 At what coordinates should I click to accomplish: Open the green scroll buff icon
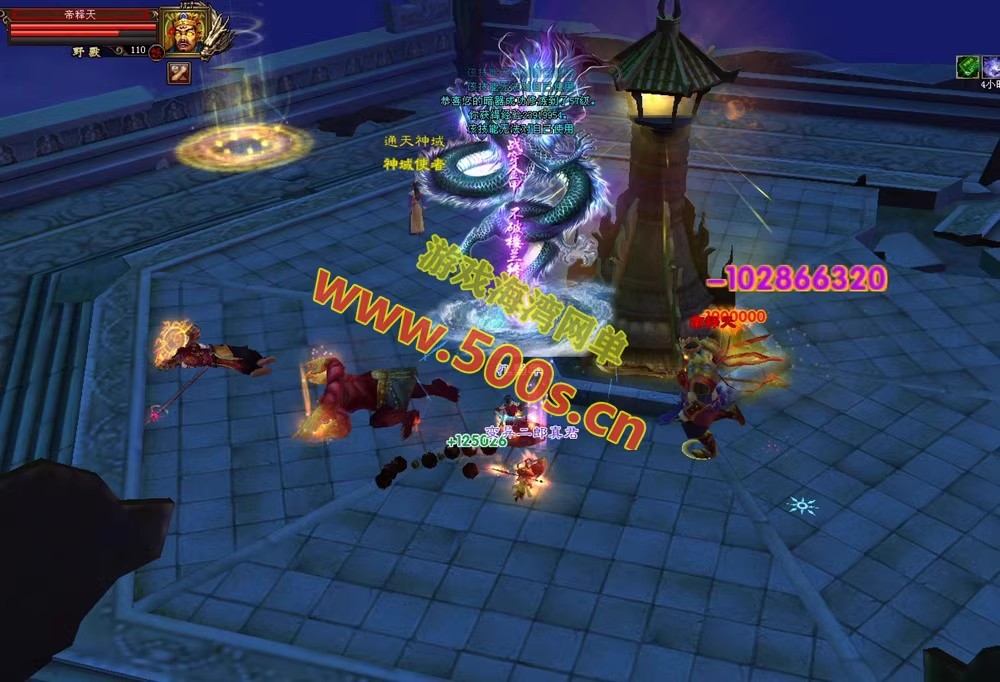click(967, 67)
